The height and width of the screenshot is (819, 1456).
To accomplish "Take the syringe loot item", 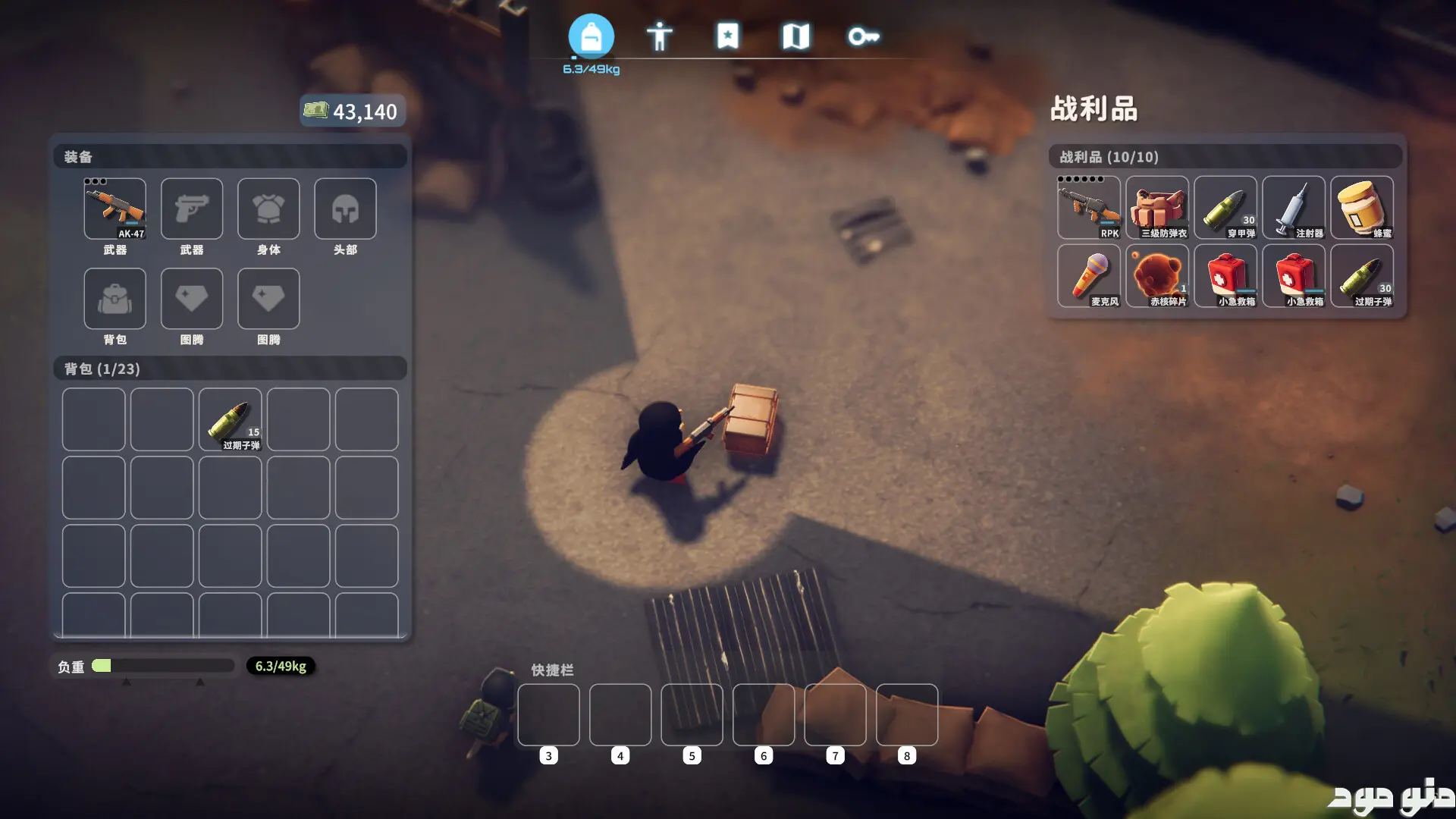I will click(x=1294, y=208).
